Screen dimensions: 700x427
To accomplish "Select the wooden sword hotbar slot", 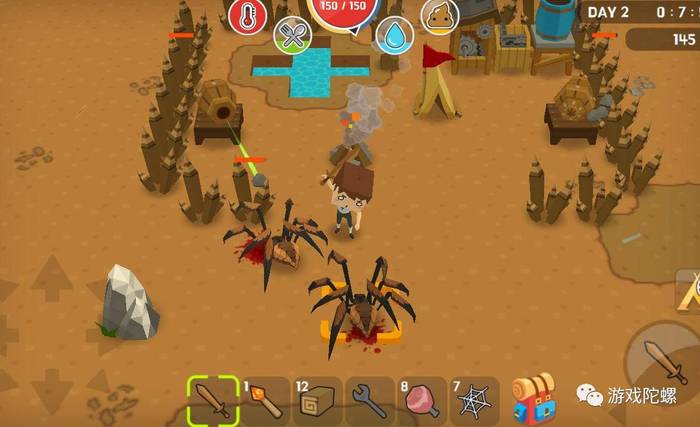I will [213, 400].
